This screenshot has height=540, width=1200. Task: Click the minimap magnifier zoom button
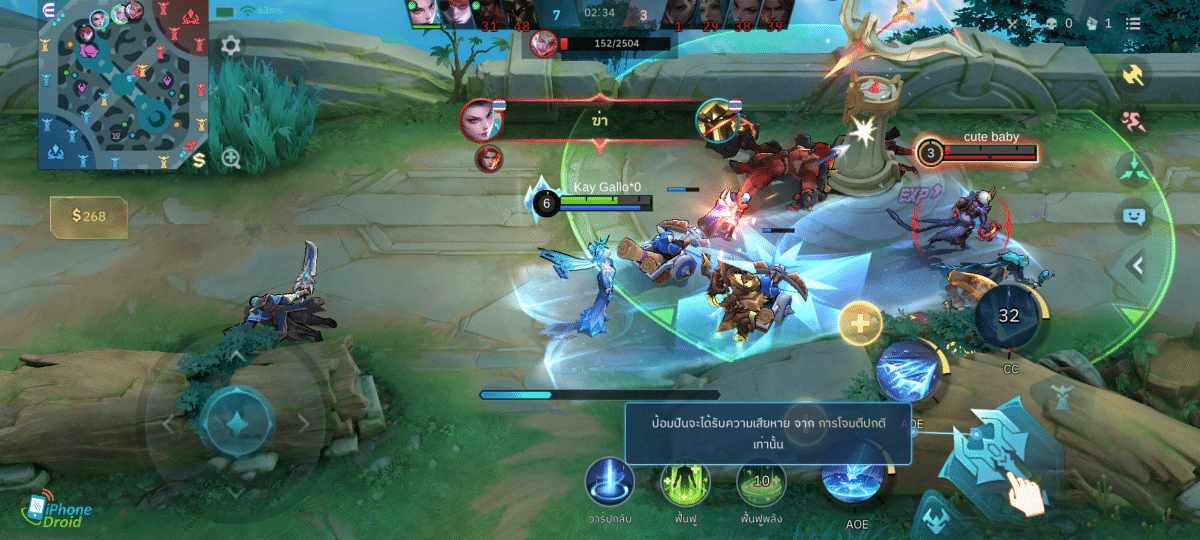pos(231,158)
